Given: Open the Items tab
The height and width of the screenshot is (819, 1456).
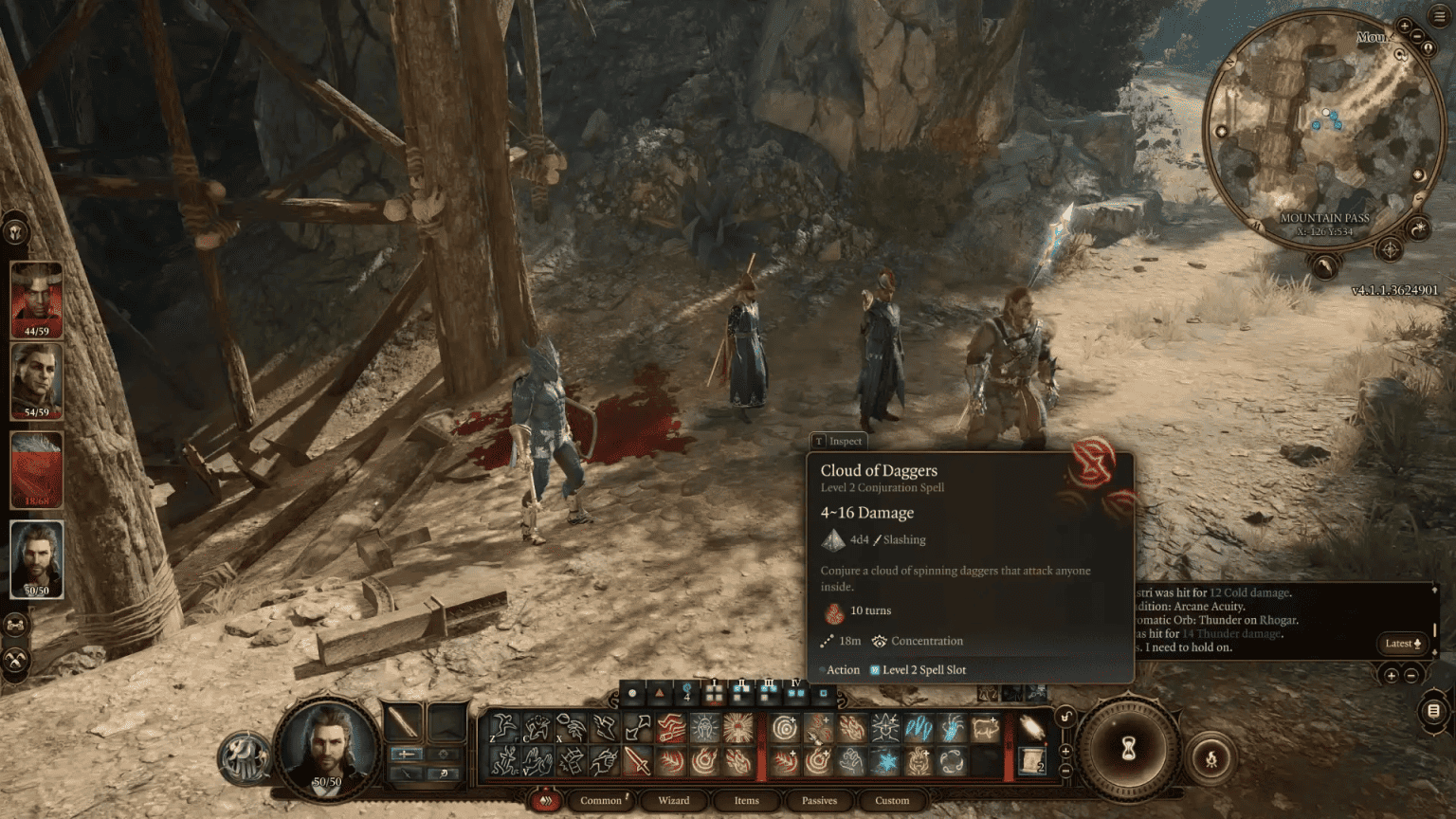Looking at the screenshot, I should [746, 801].
